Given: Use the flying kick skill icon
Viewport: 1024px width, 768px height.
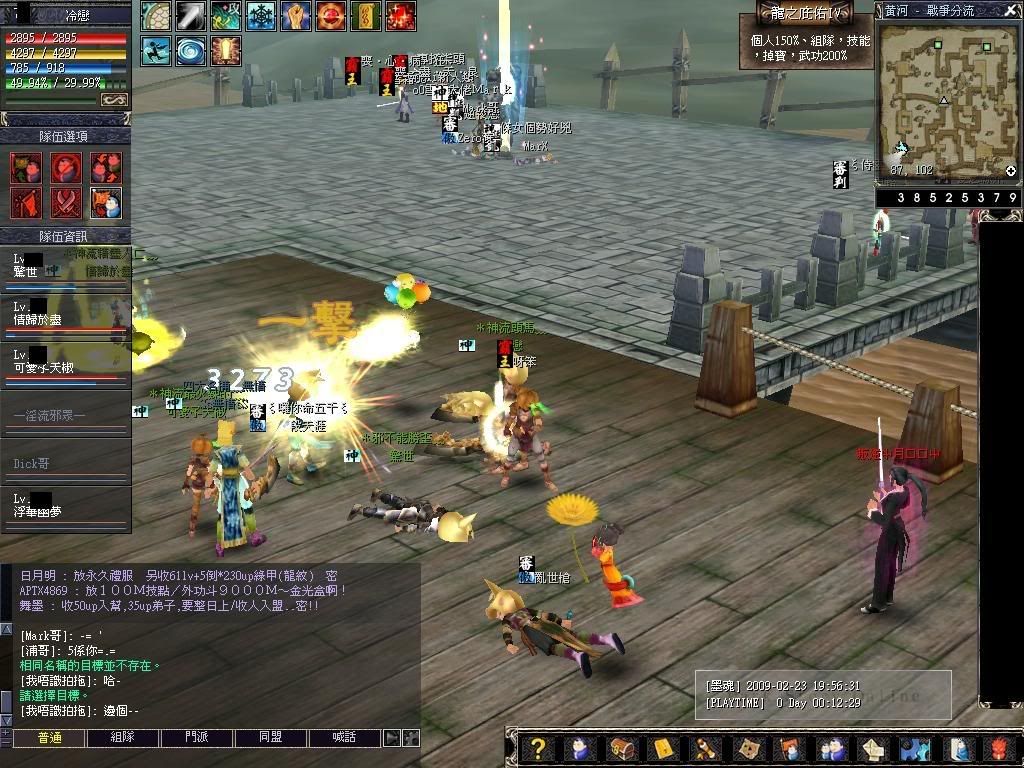Looking at the screenshot, I should [x=155, y=50].
